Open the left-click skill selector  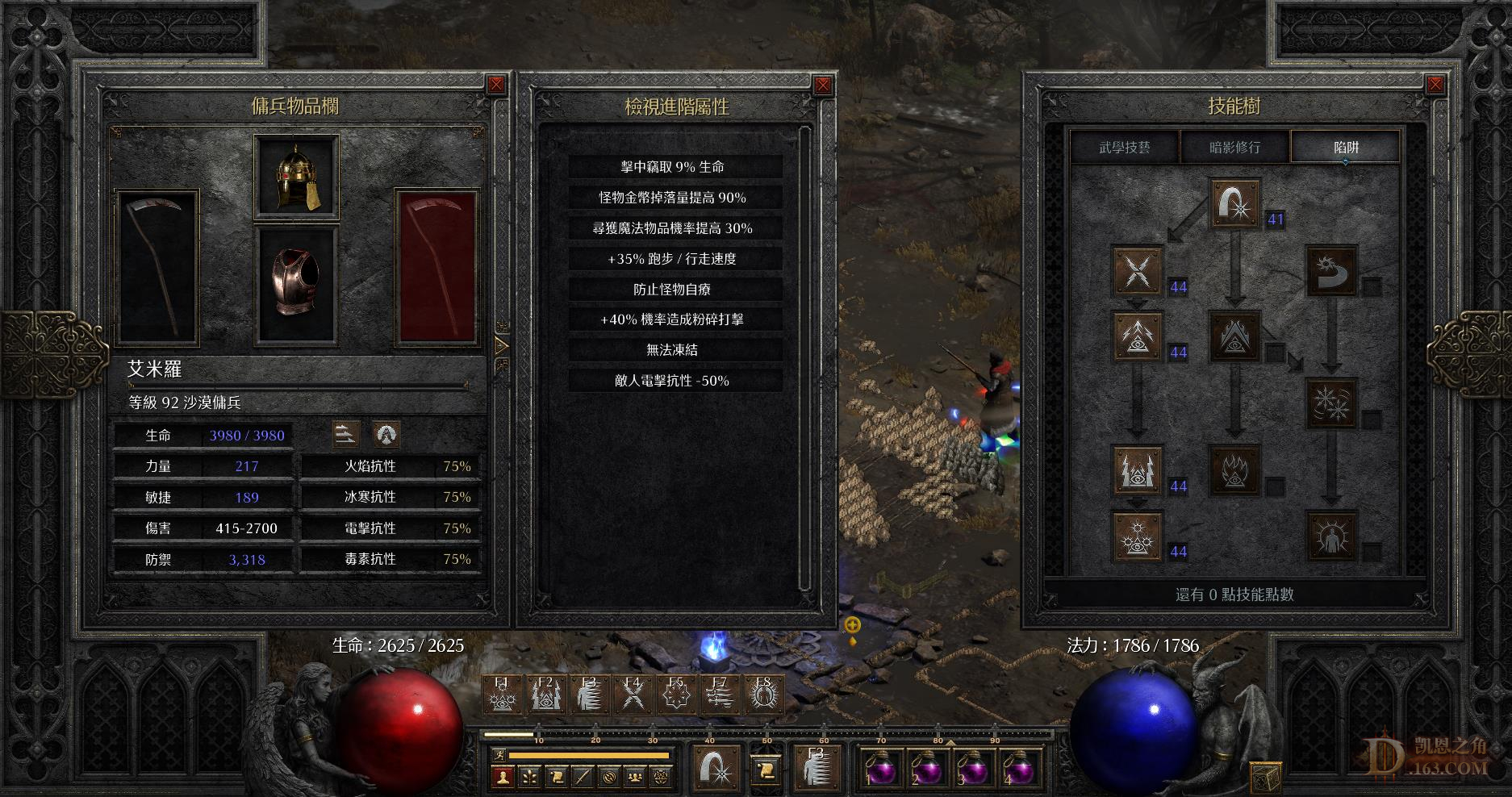(x=716, y=766)
